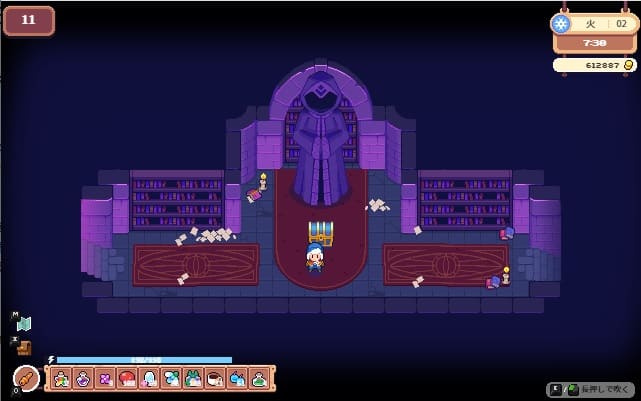Open the map icon
Viewport: 641px width, 401px height.
(x=24, y=323)
